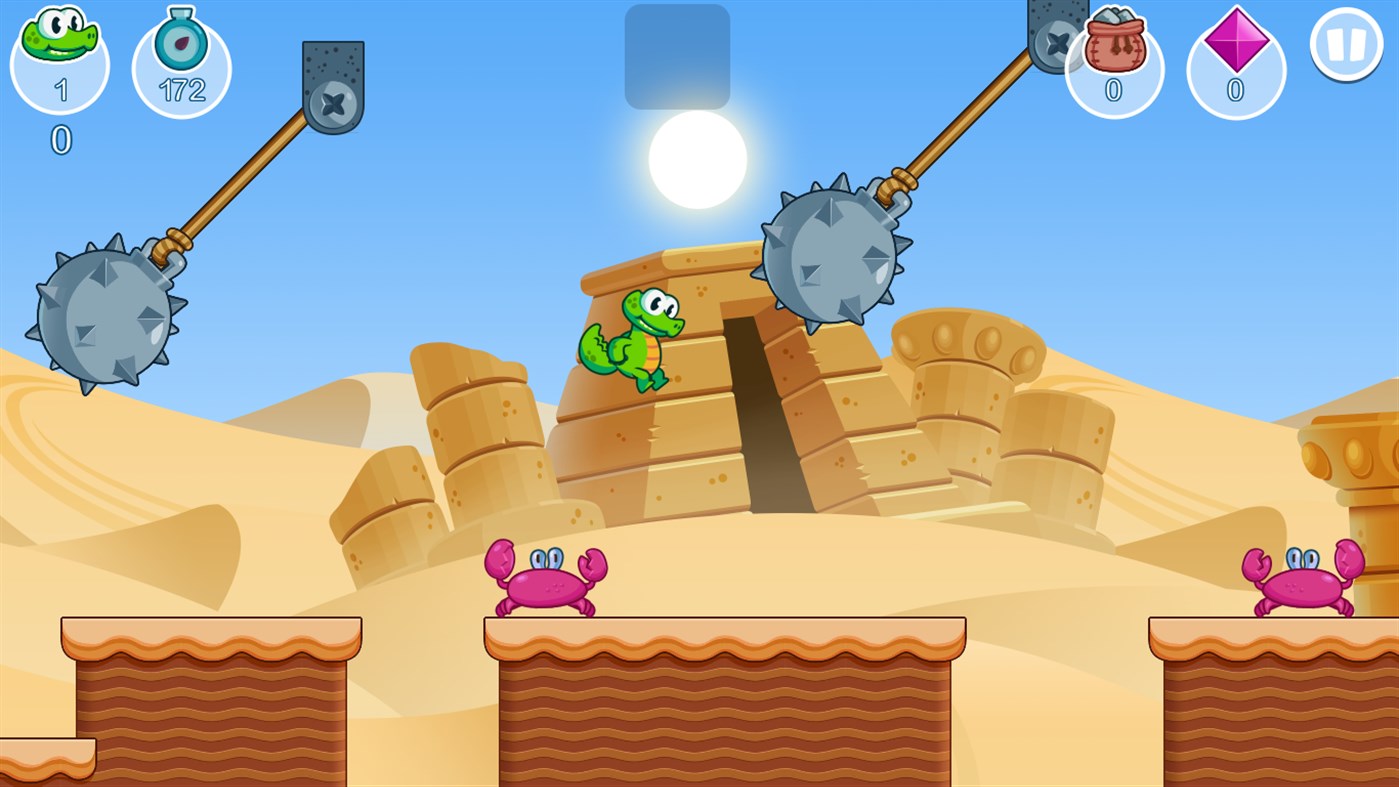
Task: Tap the translucent touch control square at top
Action: point(677,55)
